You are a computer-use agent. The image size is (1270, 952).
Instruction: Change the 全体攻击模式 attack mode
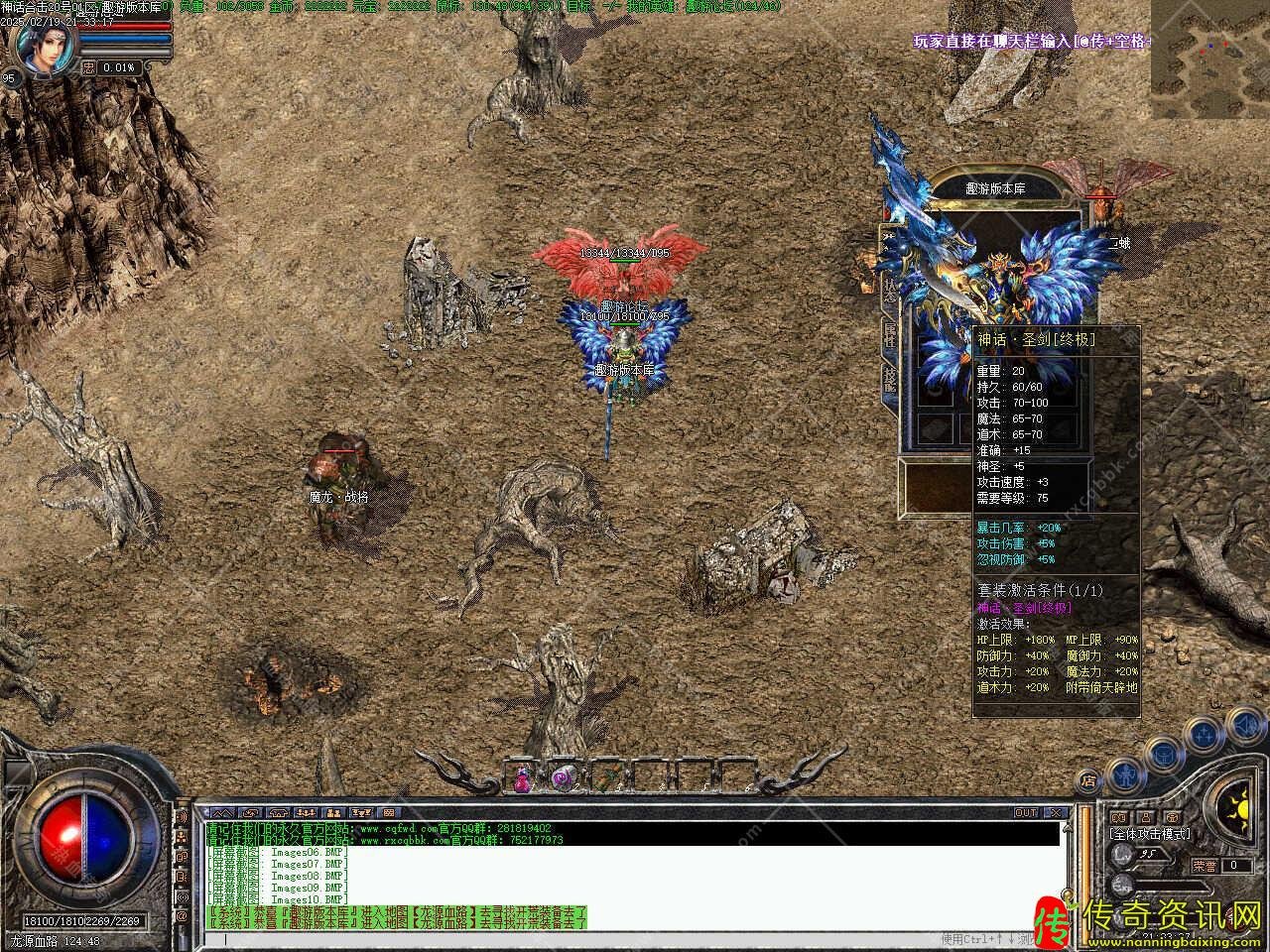tap(1150, 834)
